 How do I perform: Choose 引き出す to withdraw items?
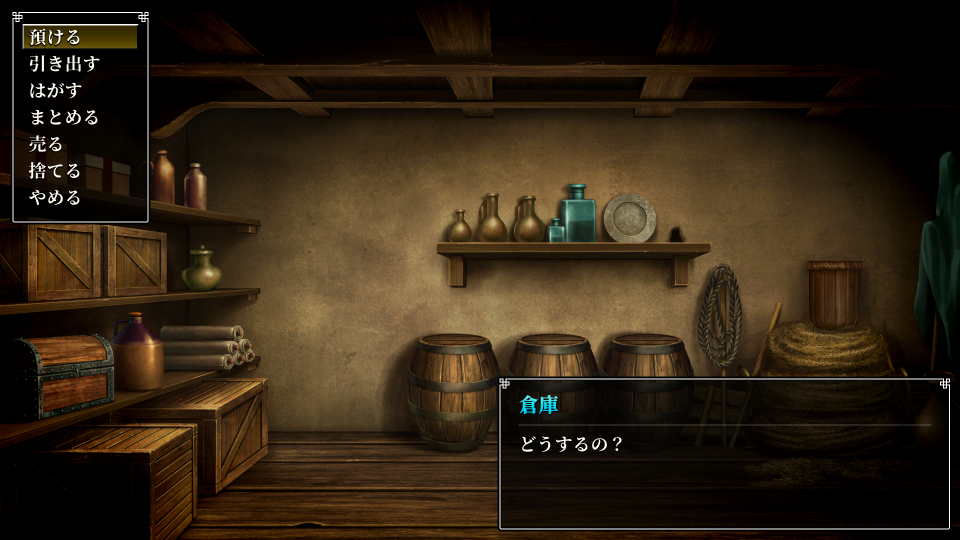64,64
